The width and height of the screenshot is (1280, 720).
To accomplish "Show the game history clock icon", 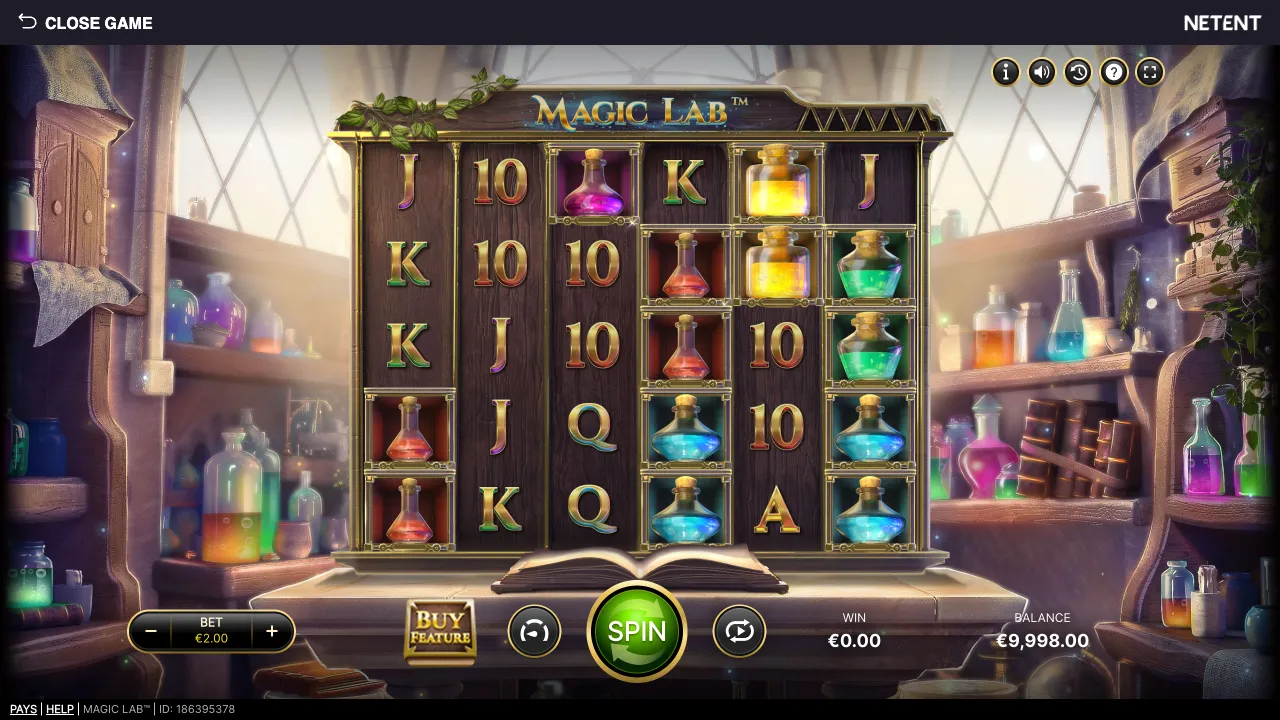I will 1077,72.
